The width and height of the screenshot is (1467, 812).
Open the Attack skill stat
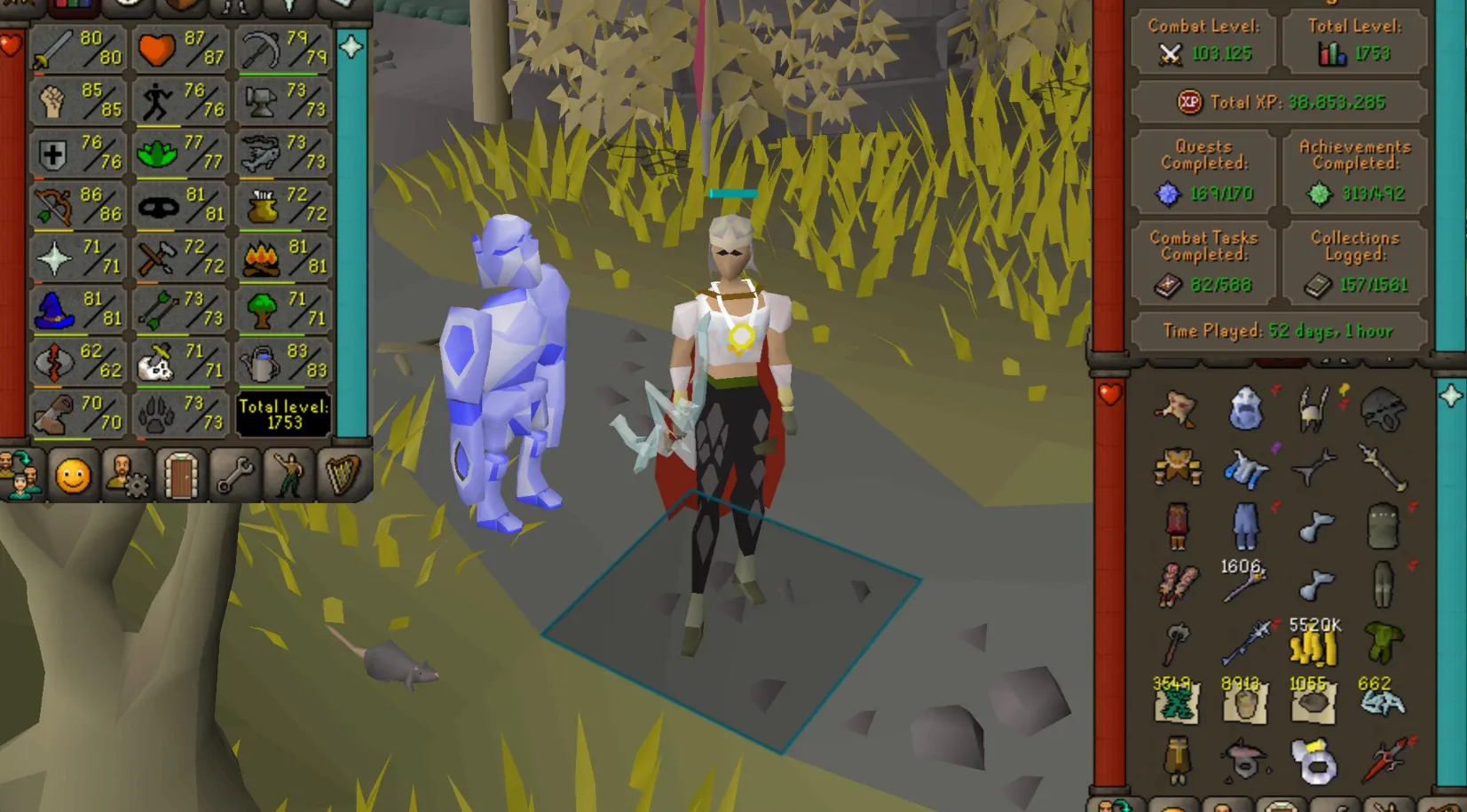53,49
